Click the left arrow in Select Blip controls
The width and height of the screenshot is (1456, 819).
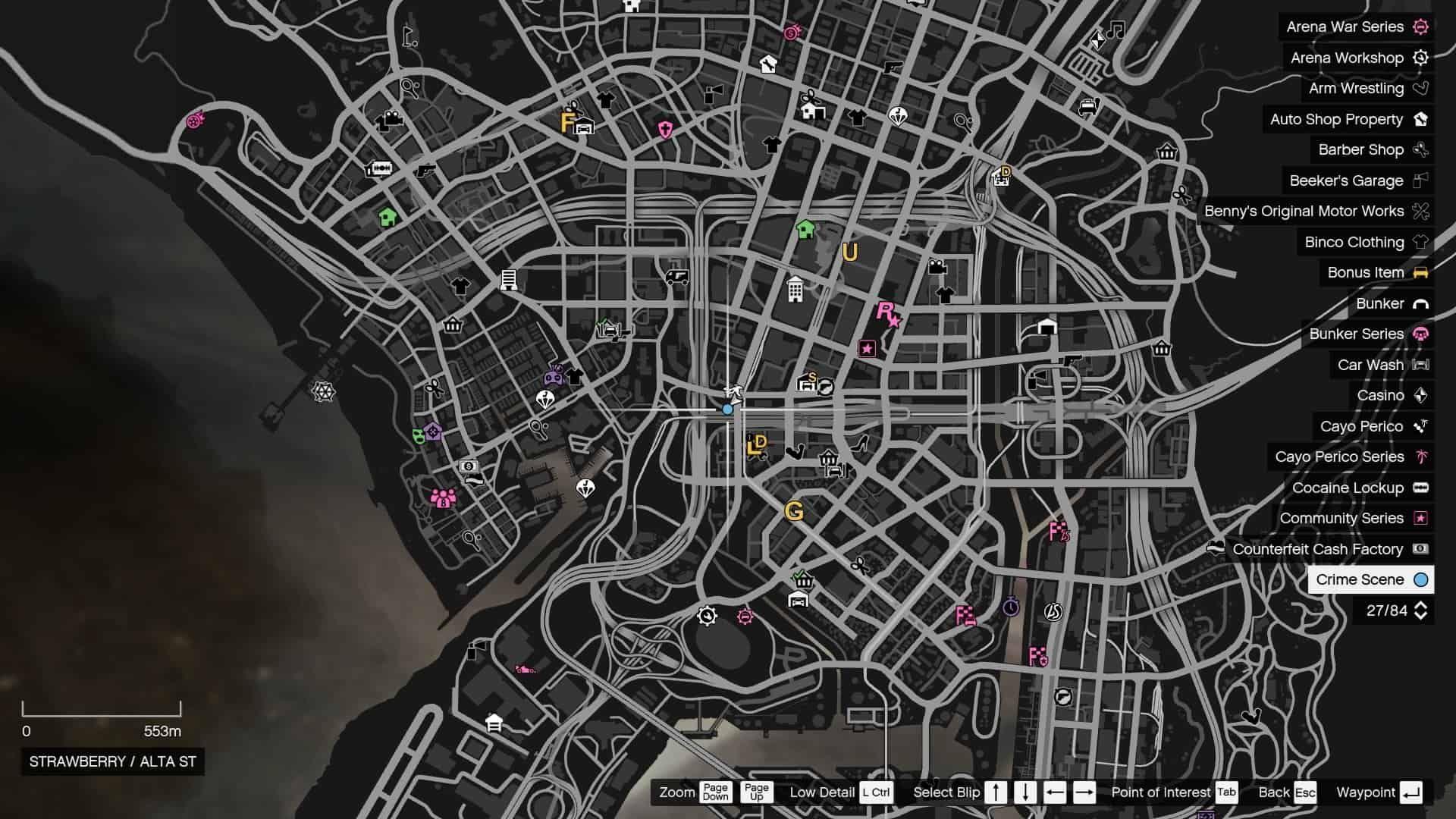(x=1056, y=792)
